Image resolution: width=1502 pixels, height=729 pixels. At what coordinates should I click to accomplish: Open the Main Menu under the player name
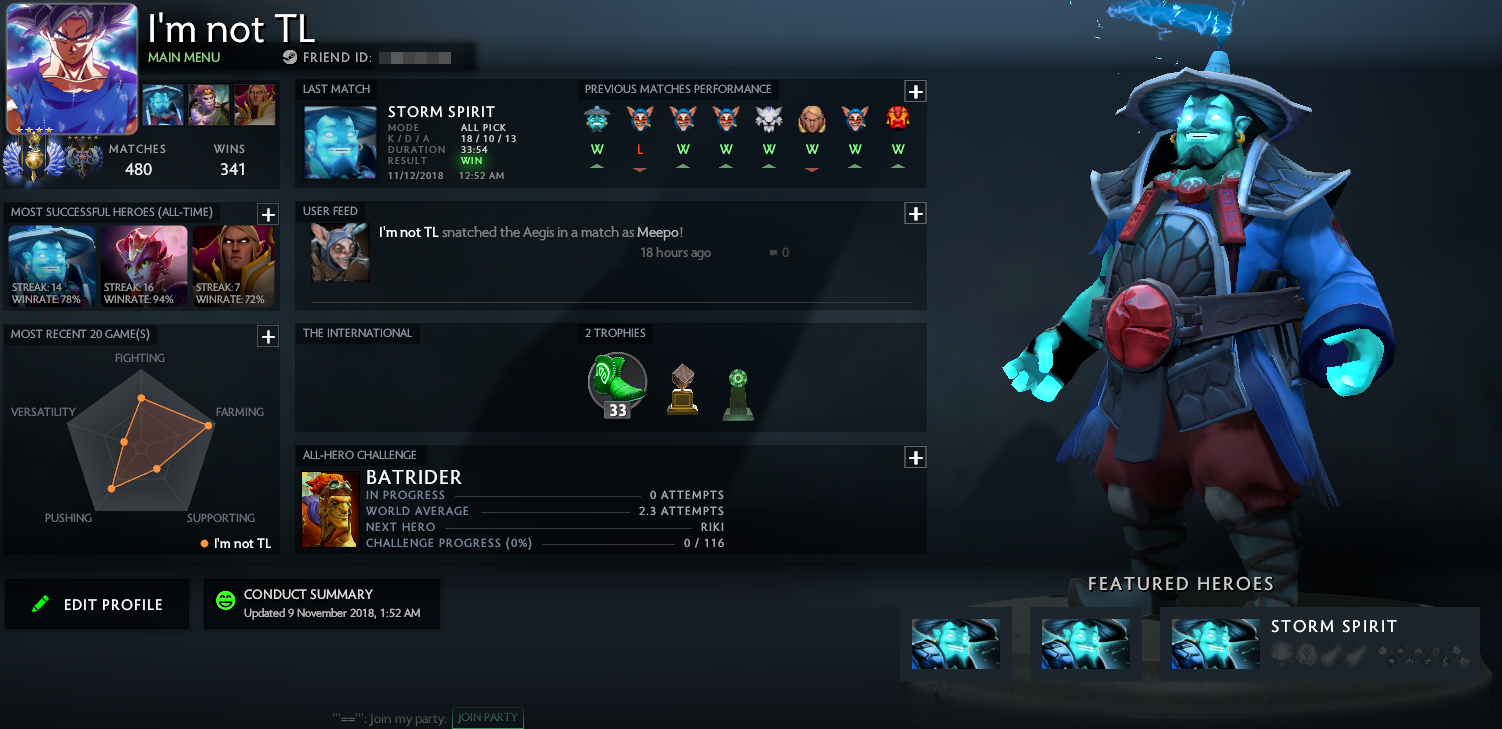[183, 57]
